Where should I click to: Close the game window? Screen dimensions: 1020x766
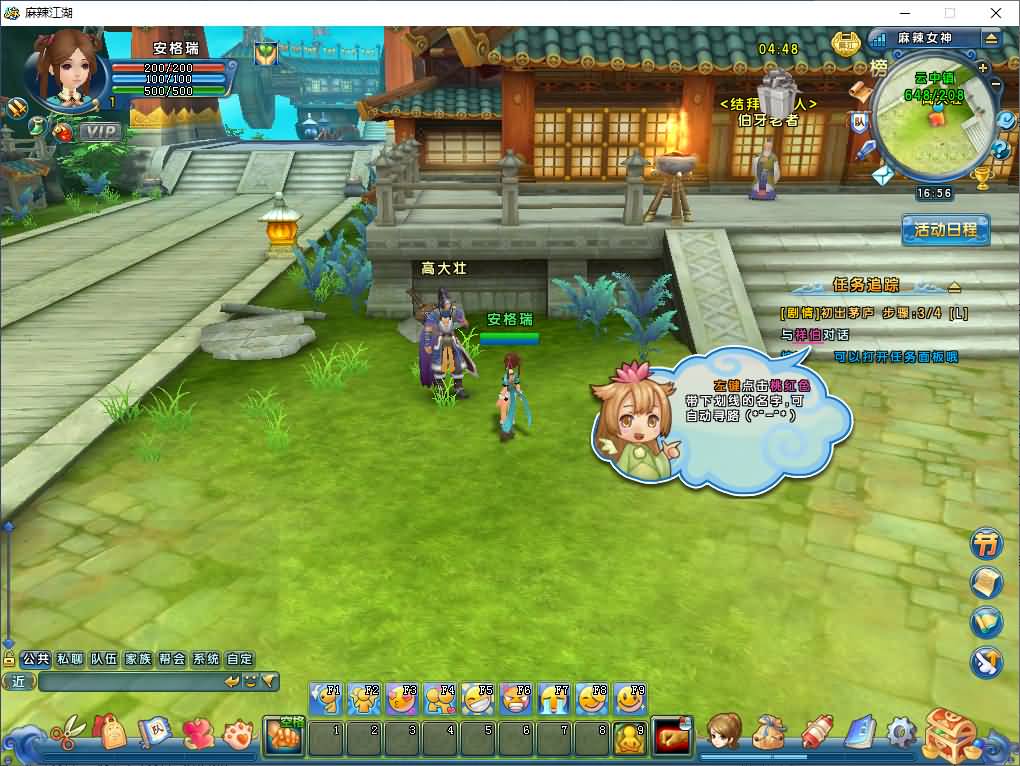click(996, 13)
